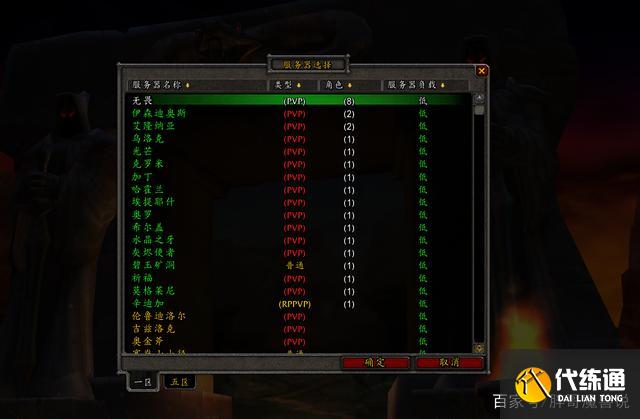Pick the 碧玉矿洞 normal server
The image size is (640, 419).
[295, 265]
